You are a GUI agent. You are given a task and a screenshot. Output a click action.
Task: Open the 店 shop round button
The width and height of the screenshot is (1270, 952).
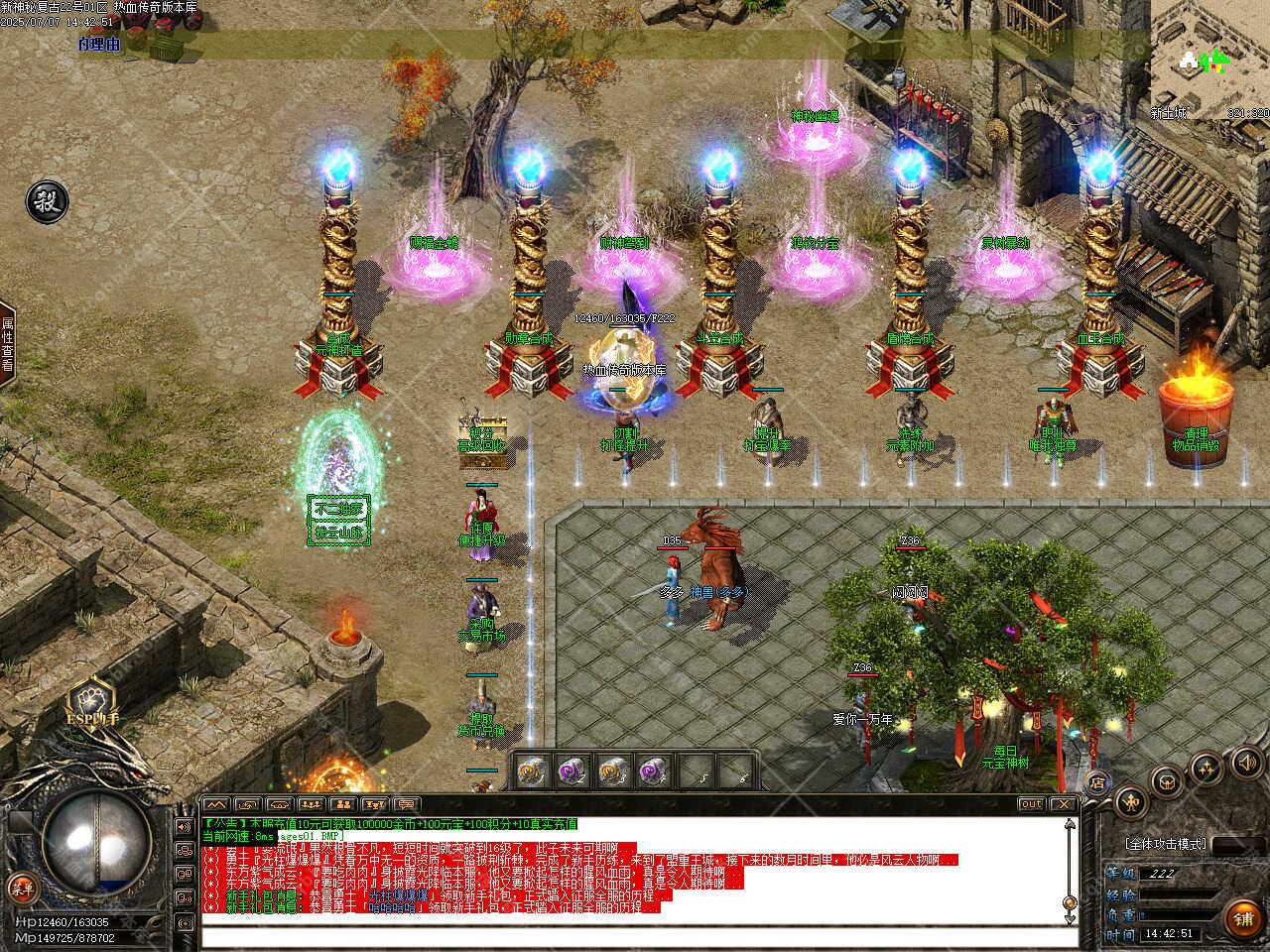coord(1097,780)
